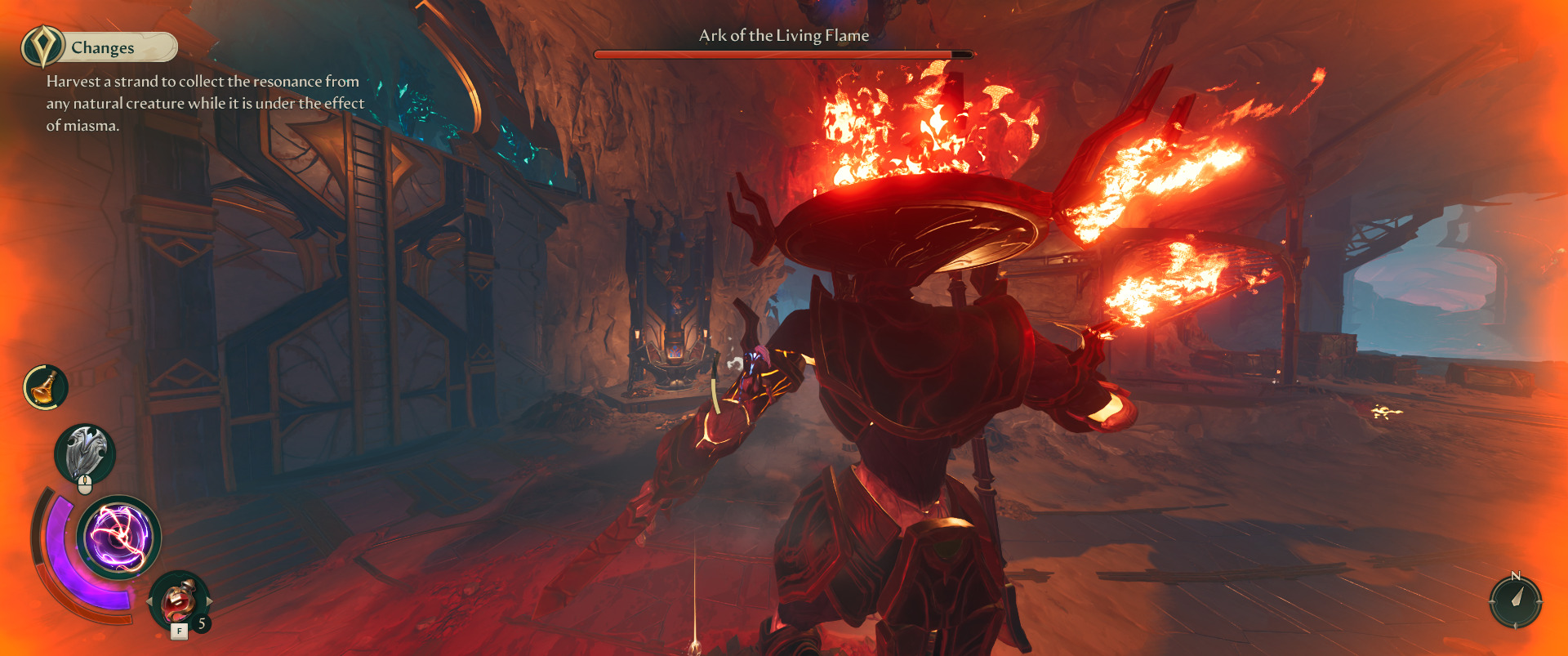
Task: Click the compass in the corner
Action: pyautogui.click(x=1515, y=601)
